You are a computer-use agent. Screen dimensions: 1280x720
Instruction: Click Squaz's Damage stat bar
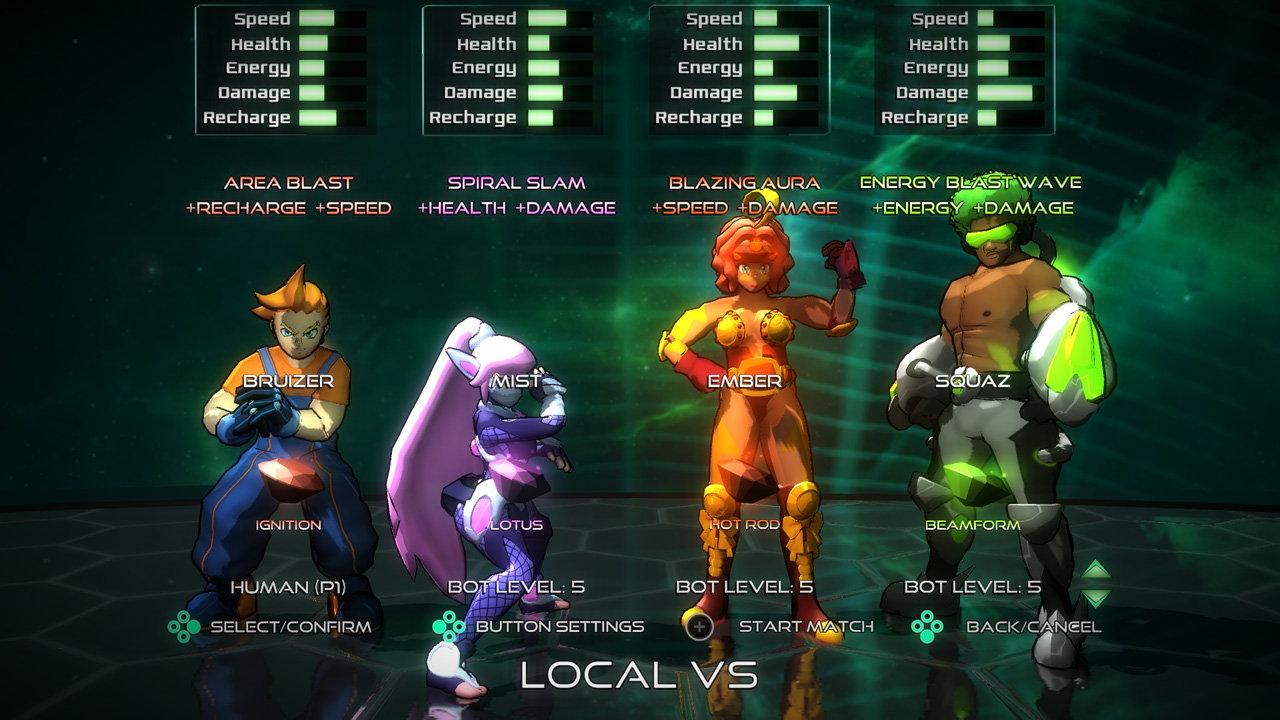tap(1010, 92)
